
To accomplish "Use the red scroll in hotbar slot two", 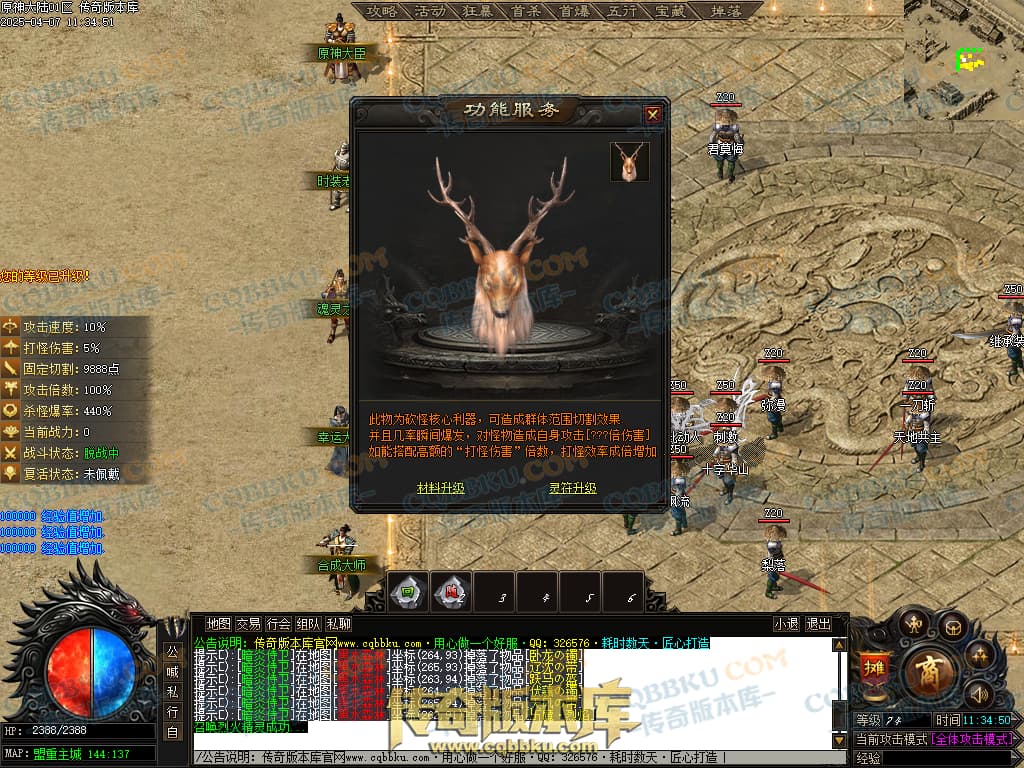I will click(x=453, y=592).
